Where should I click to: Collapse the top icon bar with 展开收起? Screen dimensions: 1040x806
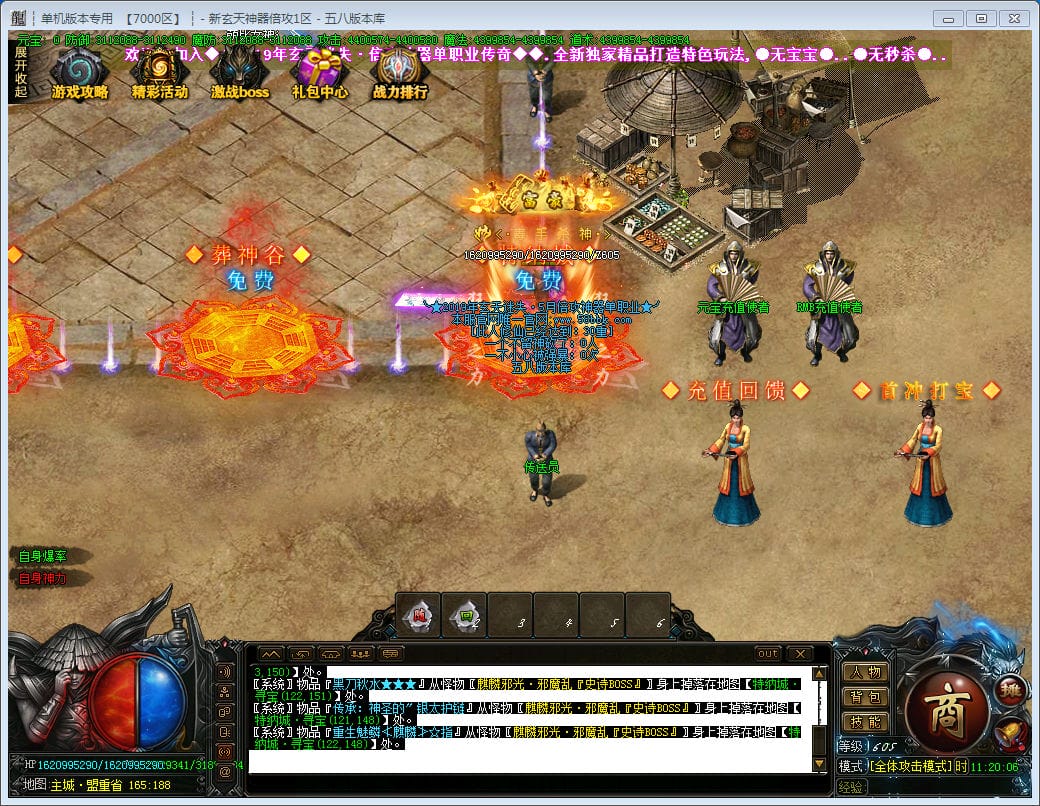21,72
